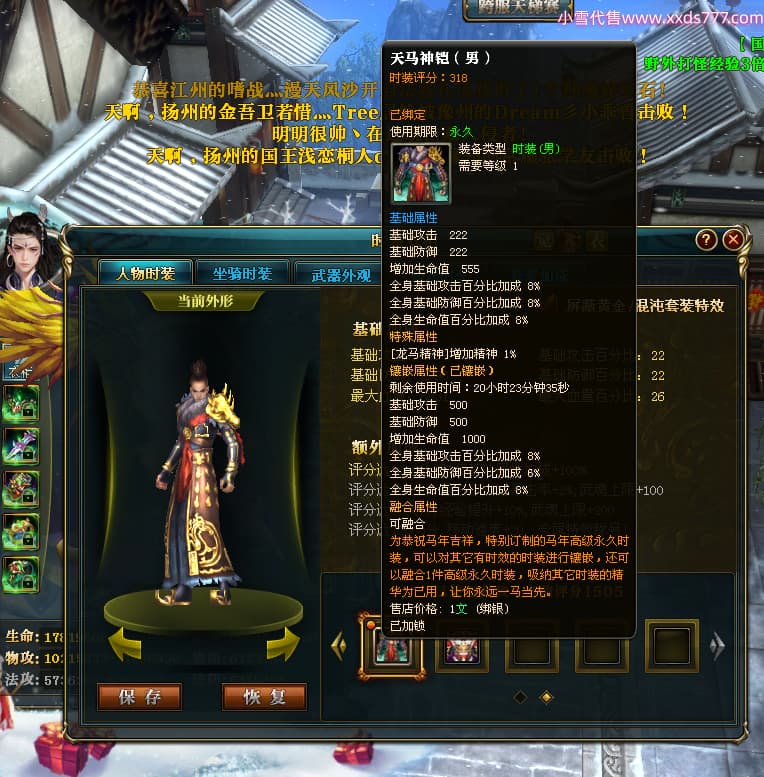This screenshot has height=777, width=764.
Task: Go to the next costume page with the right arrow
Action: click(717, 645)
